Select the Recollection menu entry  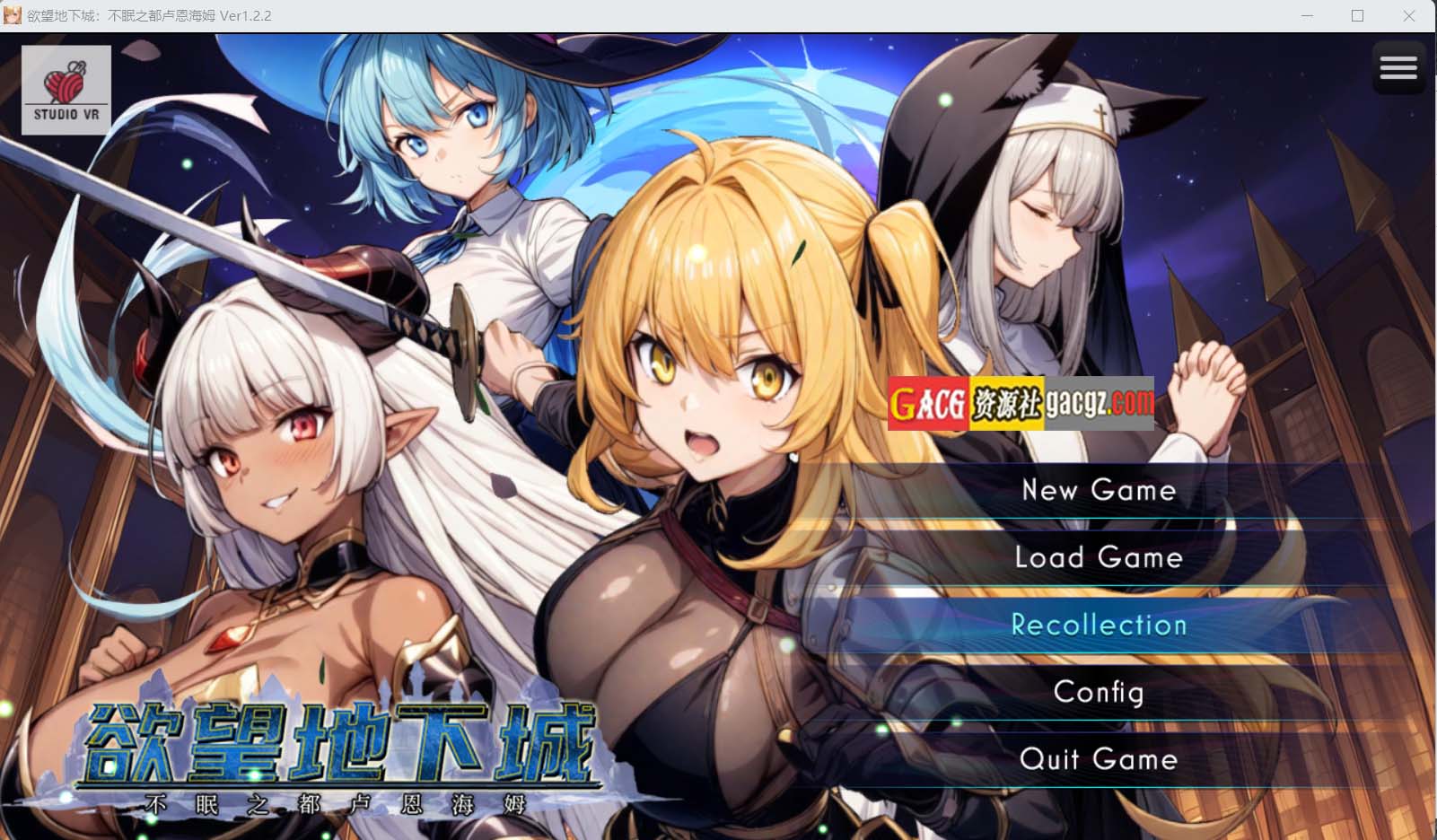pyautogui.click(x=1099, y=625)
